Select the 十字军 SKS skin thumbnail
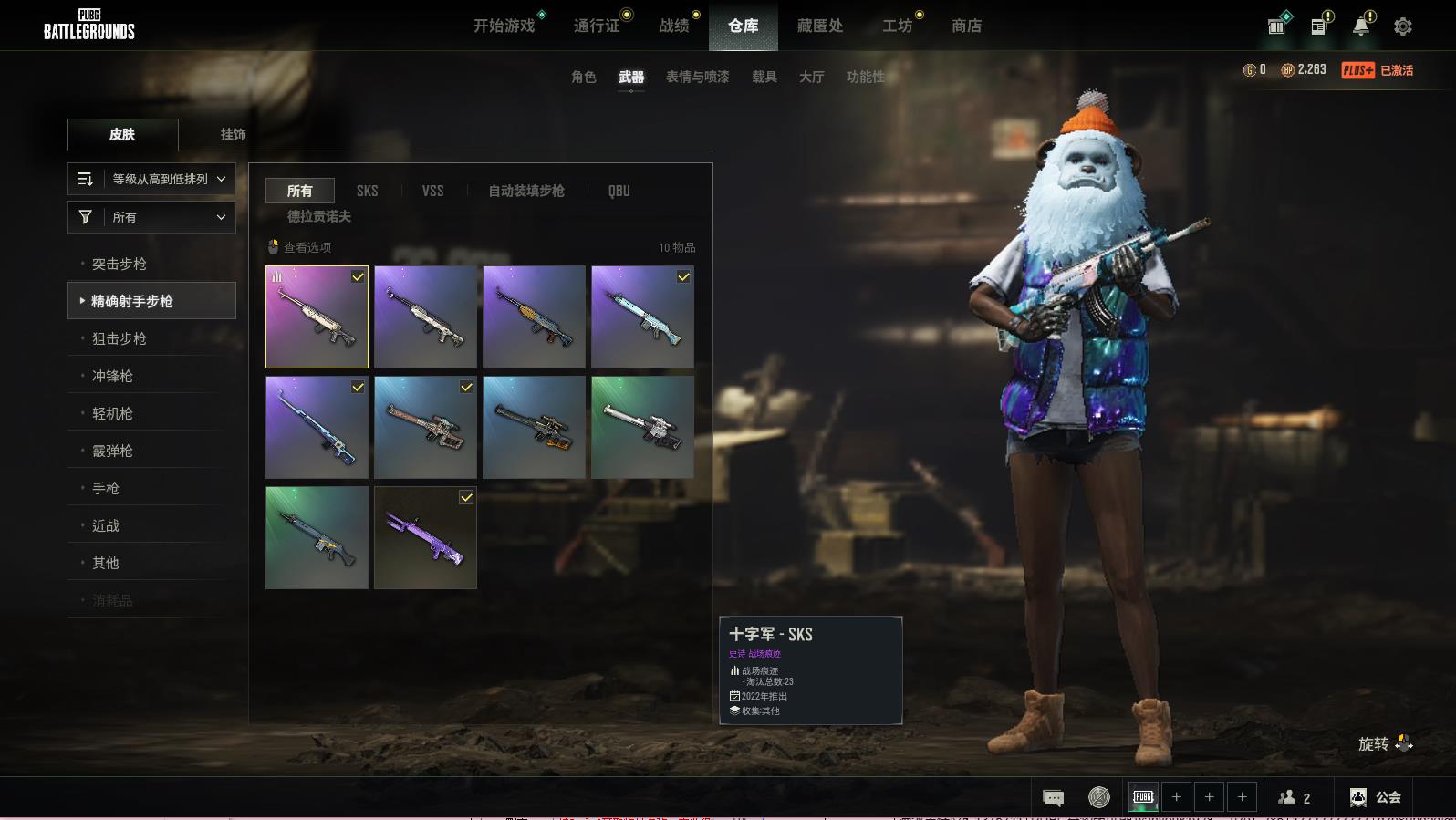 pos(317,317)
